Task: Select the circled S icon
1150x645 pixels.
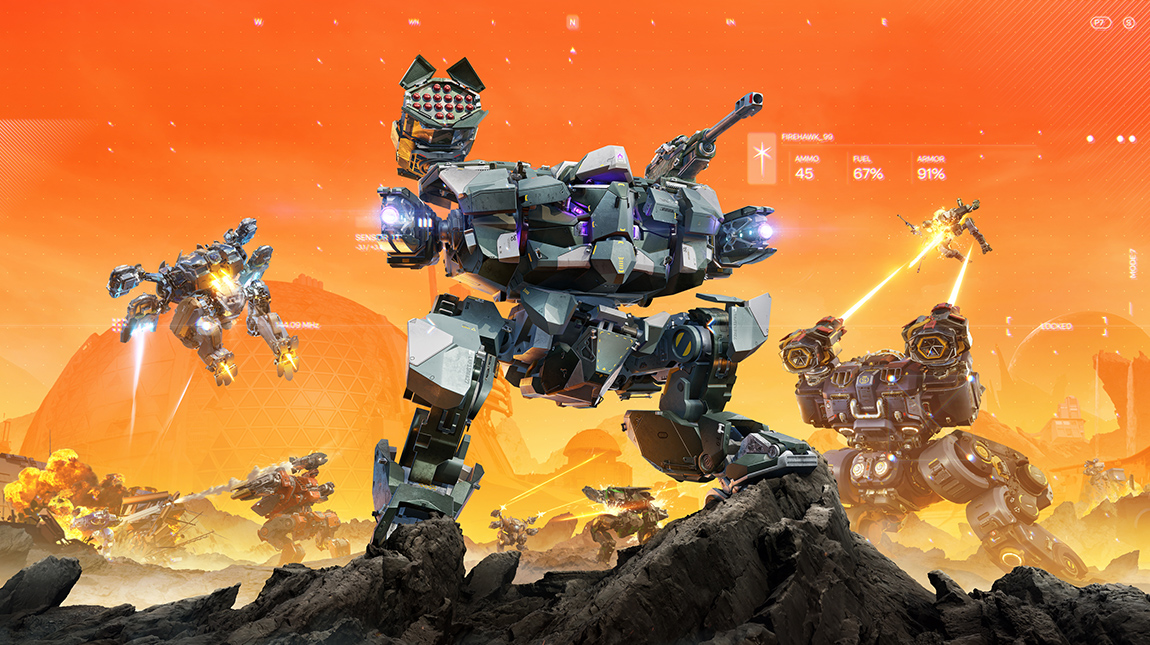Action: tap(1129, 22)
